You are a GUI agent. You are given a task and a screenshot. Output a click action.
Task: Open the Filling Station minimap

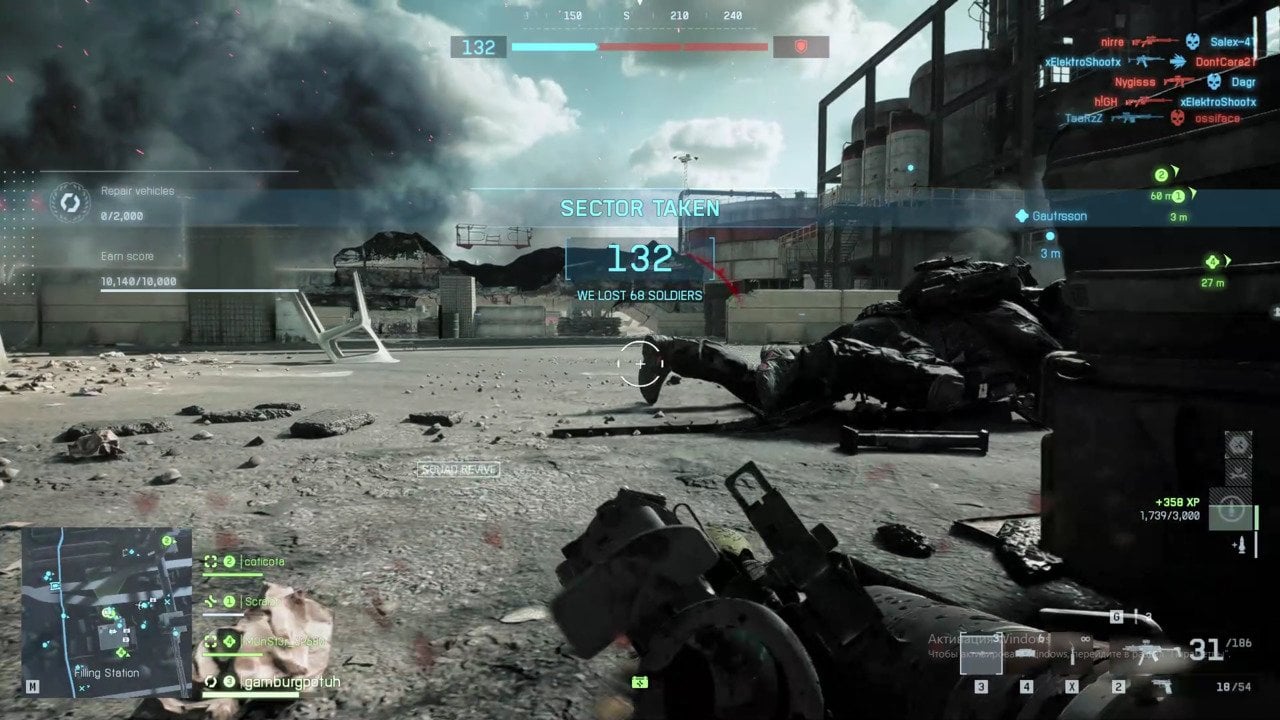(x=106, y=611)
